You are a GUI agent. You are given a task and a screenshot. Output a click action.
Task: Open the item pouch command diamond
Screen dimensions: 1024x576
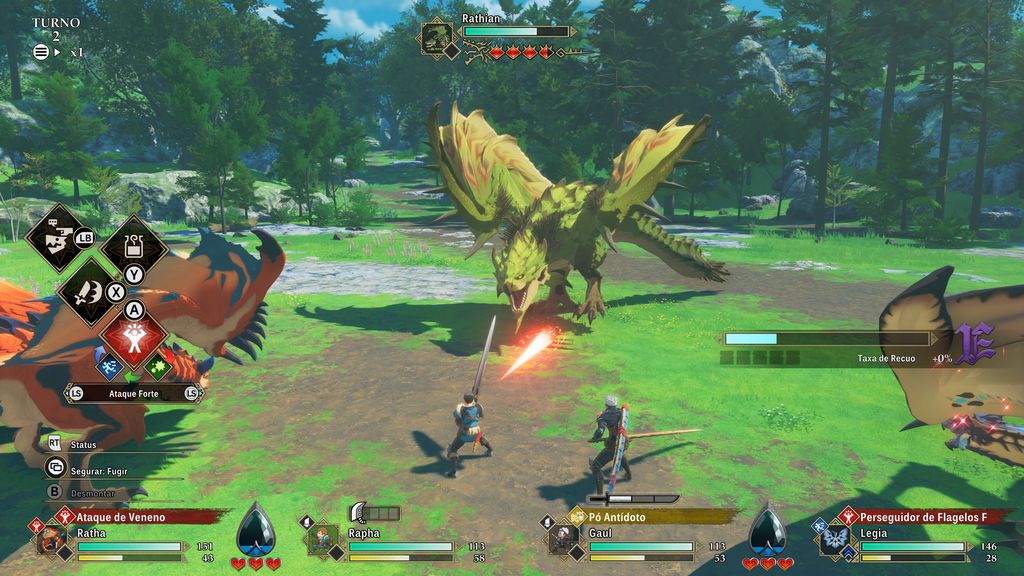point(135,246)
